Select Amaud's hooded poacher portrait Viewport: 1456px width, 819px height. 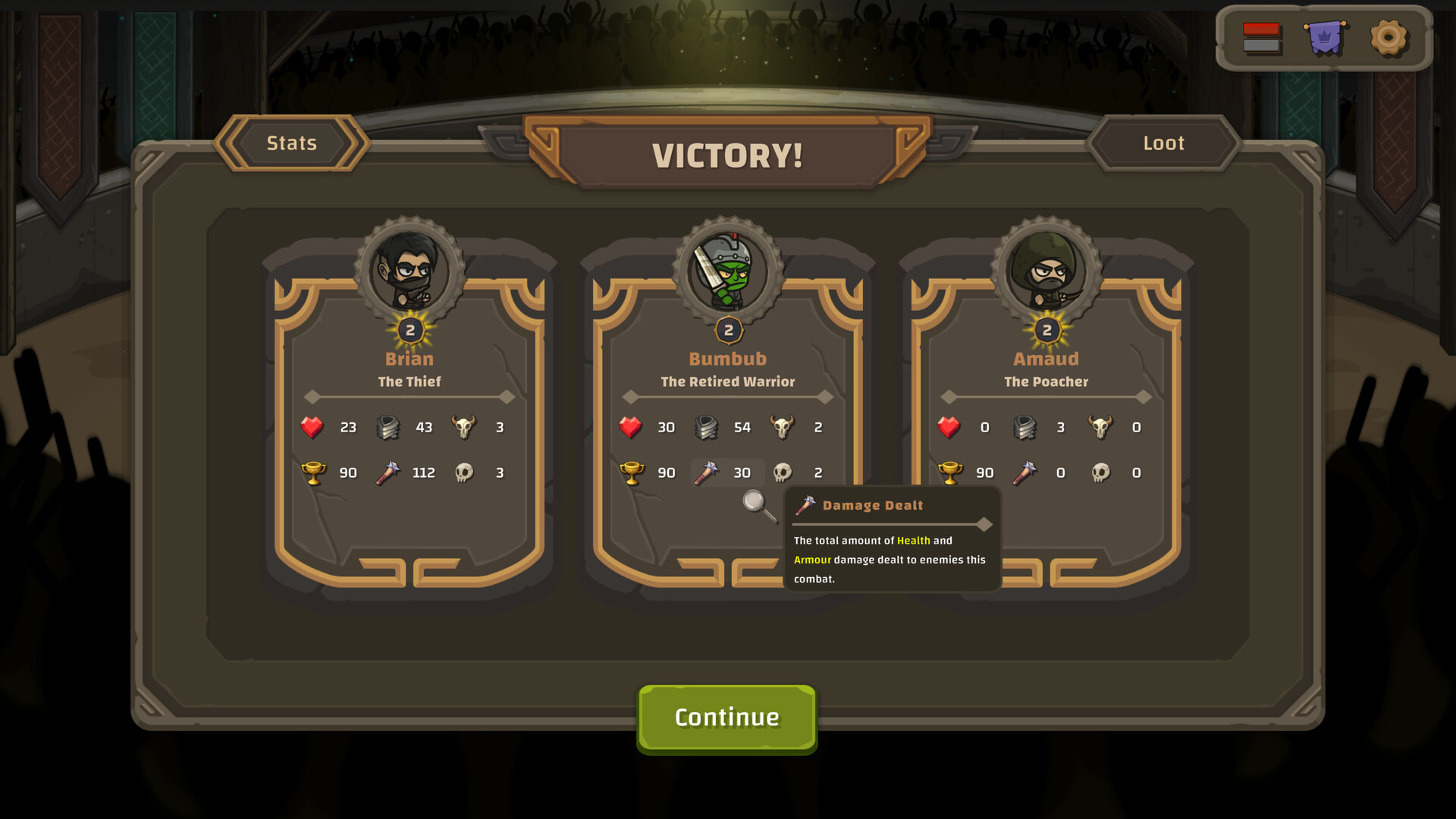[x=1046, y=269]
